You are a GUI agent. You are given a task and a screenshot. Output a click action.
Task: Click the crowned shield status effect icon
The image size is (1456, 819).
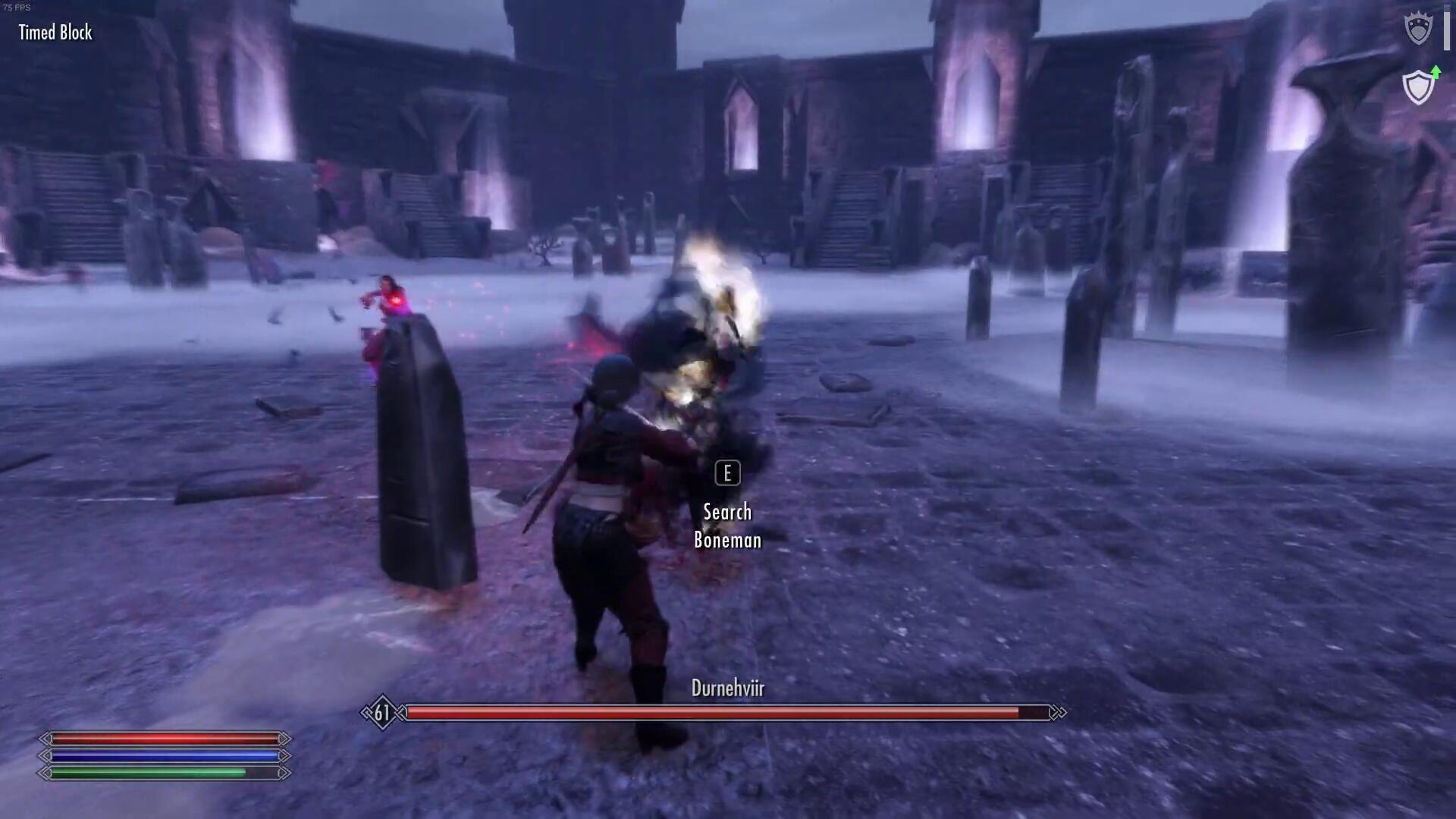[x=1418, y=30]
